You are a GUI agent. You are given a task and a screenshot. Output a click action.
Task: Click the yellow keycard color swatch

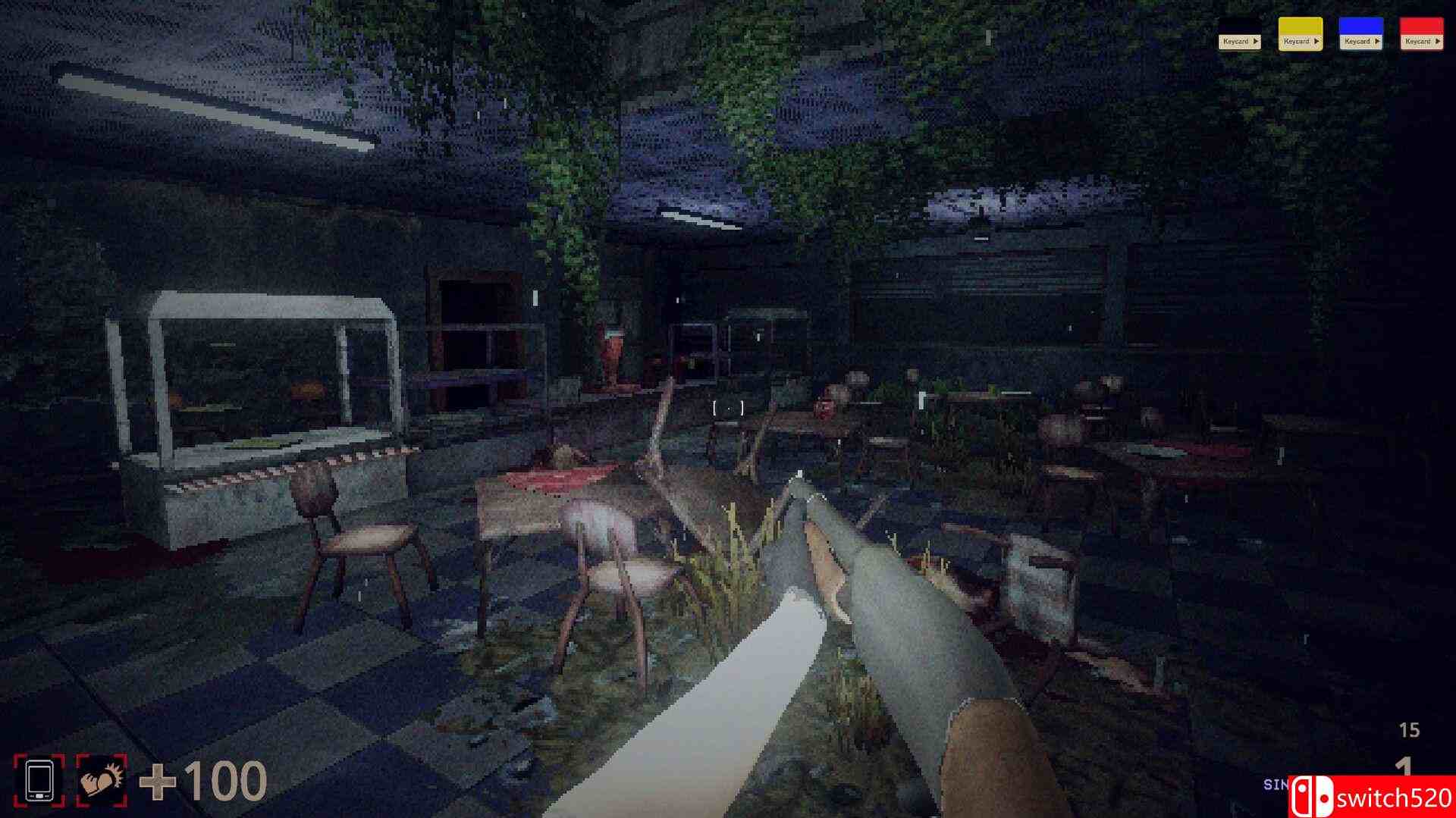click(1300, 24)
